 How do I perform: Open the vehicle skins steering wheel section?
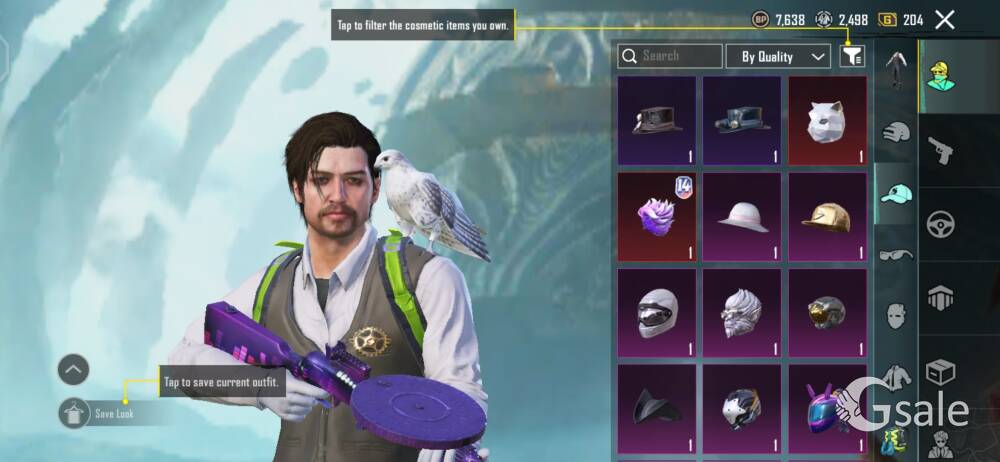point(940,223)
